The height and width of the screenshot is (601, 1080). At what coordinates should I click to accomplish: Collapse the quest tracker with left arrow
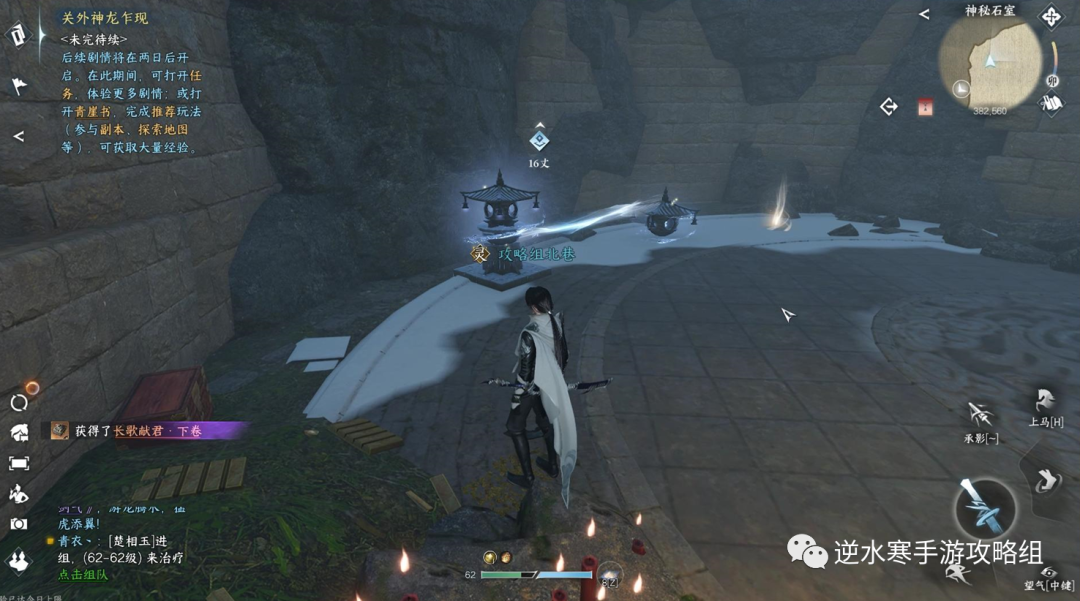coord(18,136)
